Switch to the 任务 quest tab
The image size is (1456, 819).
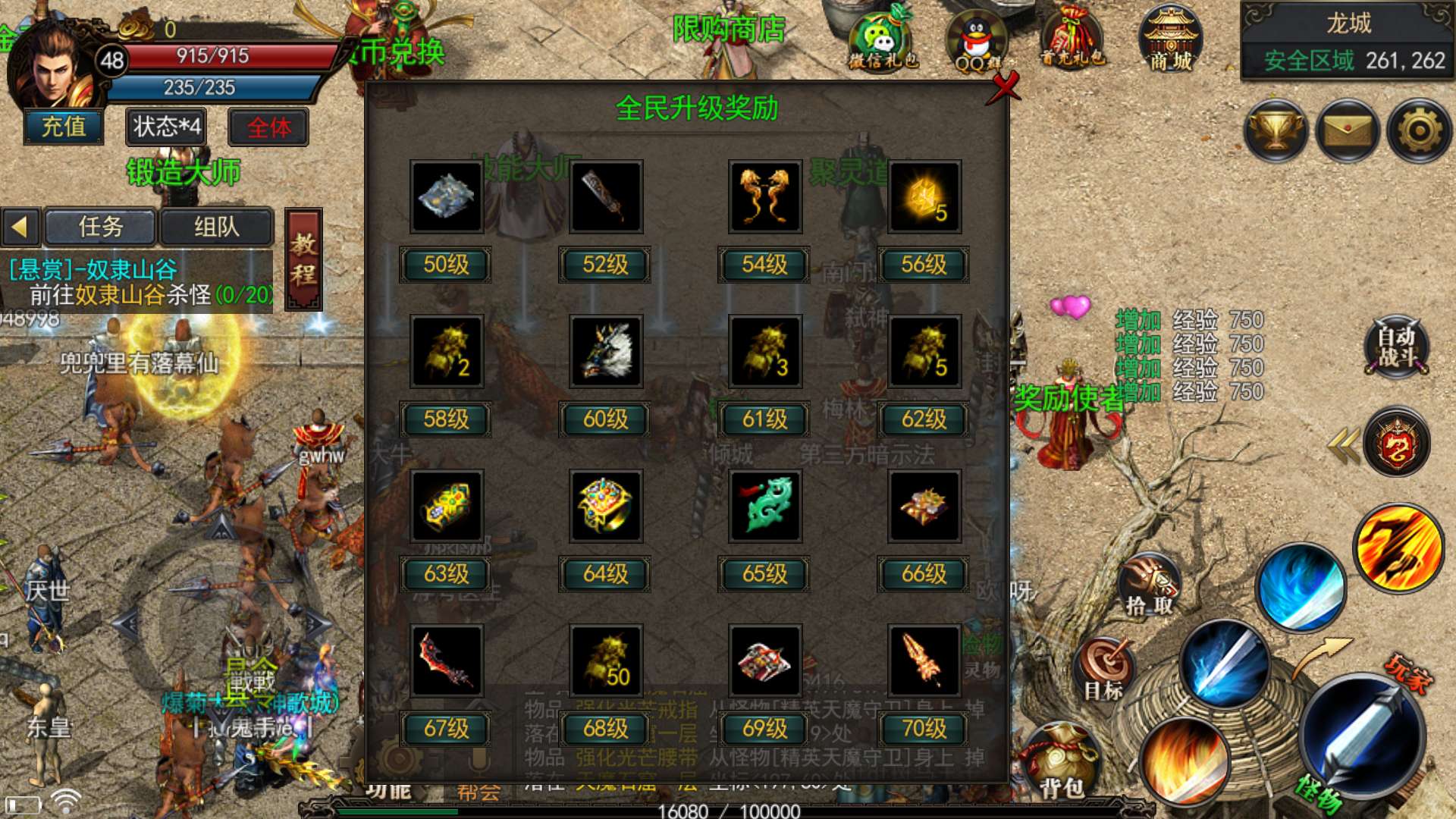tap(101, 227)
